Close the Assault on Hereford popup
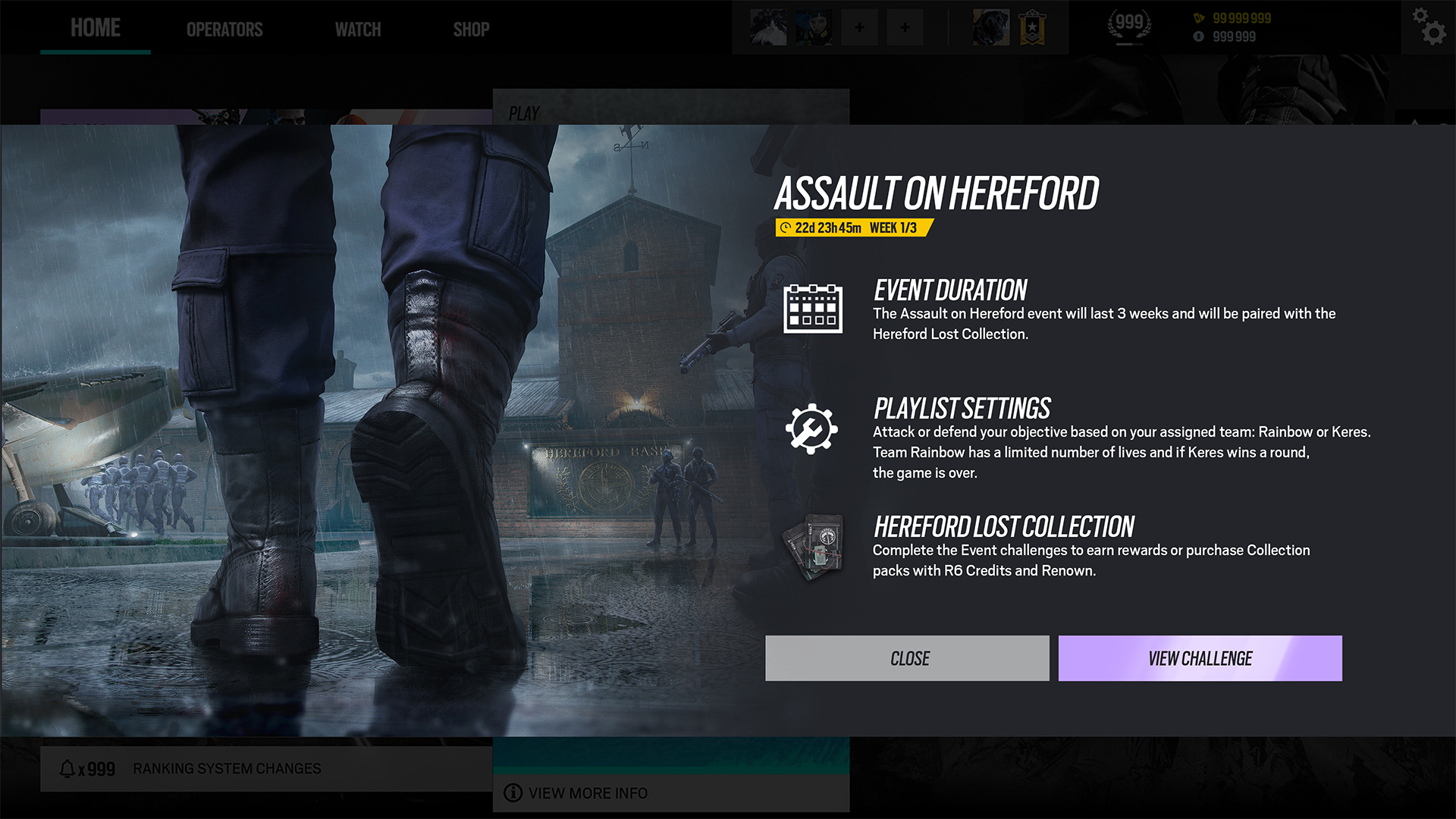Viewport: 1456px width, 819px height. click(x=907, y=658)
